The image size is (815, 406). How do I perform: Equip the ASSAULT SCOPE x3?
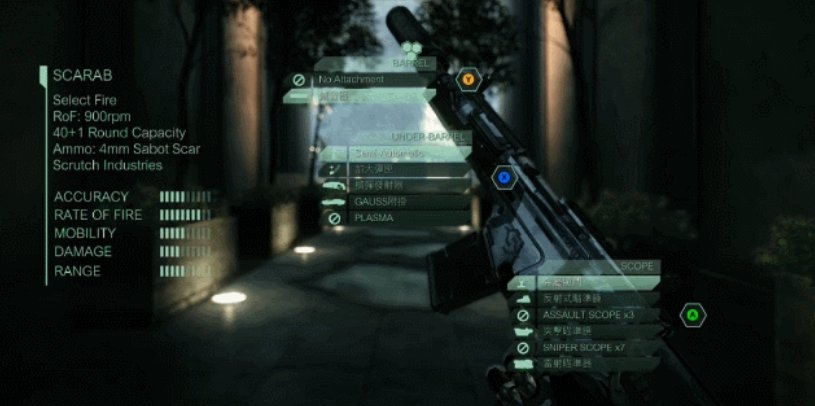[583, 315]
